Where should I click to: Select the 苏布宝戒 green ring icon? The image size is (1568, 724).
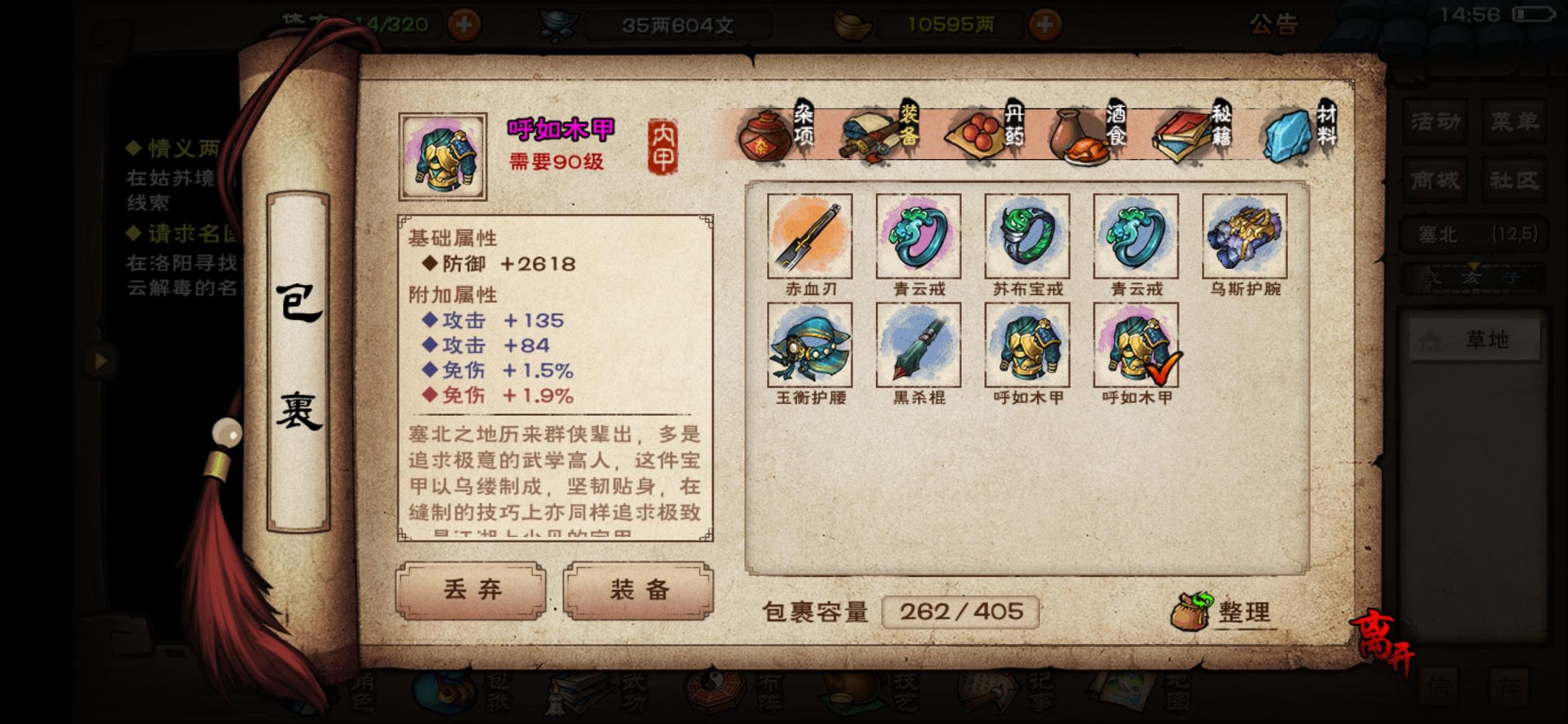1027,236
